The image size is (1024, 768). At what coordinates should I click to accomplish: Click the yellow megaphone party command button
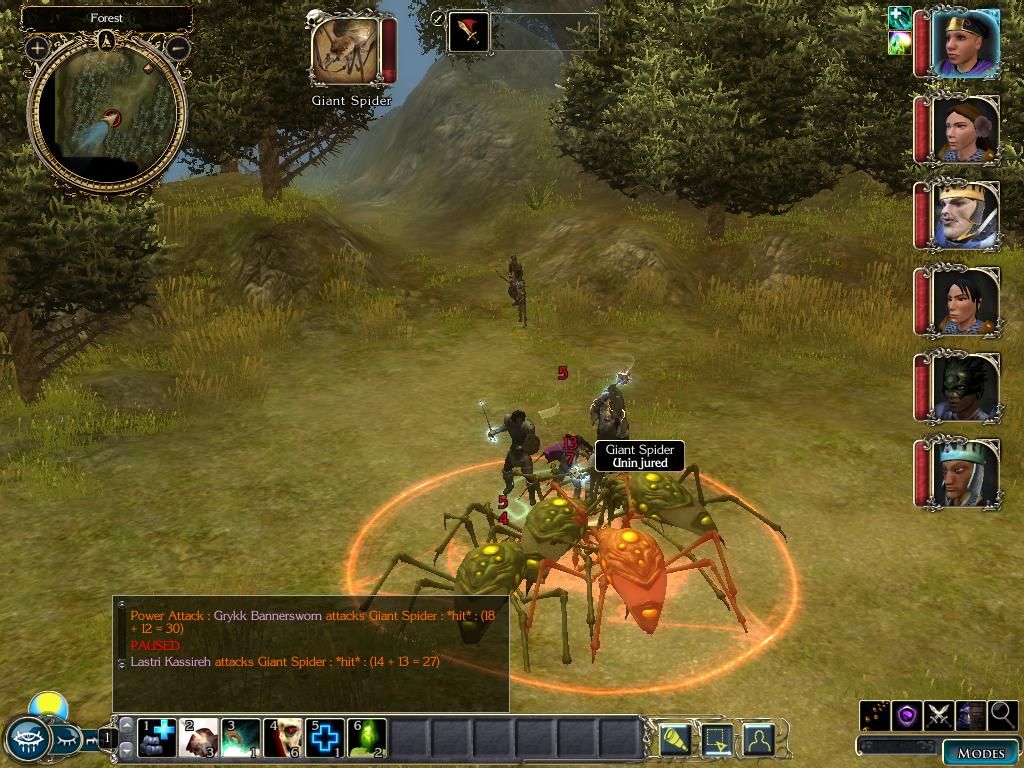point(674,739)
